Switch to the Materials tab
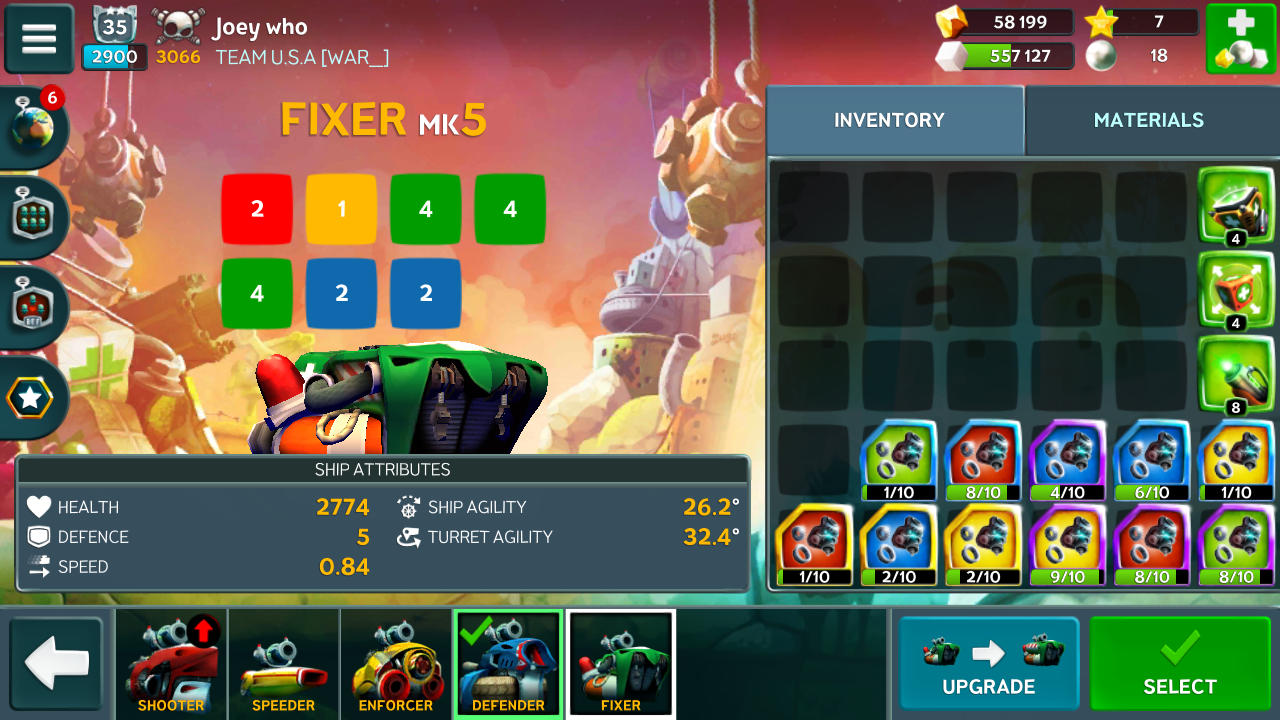The image size is (1280, 720). point(1148,120)
